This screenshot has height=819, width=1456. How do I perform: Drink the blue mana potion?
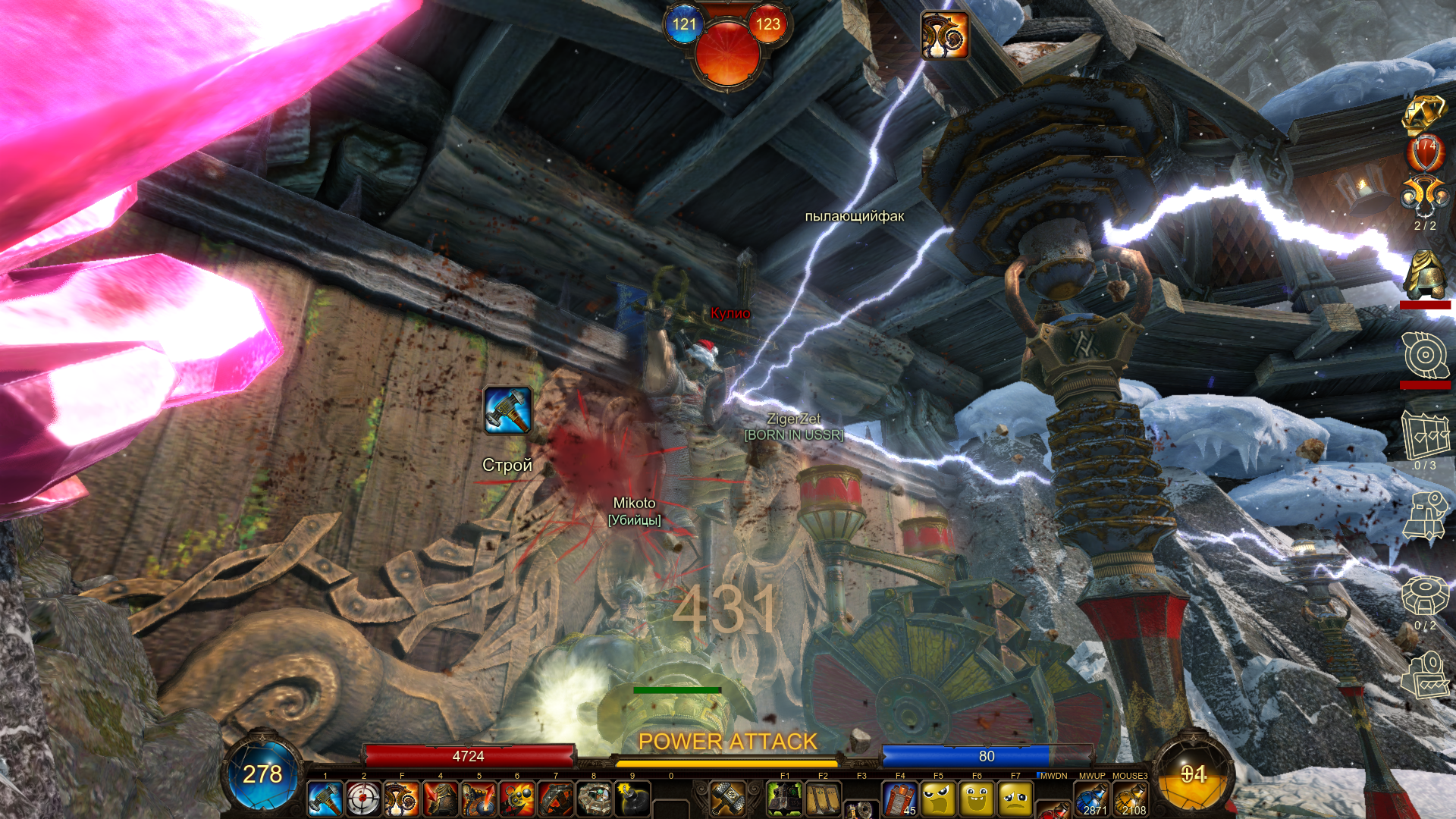coord(1092,799)
